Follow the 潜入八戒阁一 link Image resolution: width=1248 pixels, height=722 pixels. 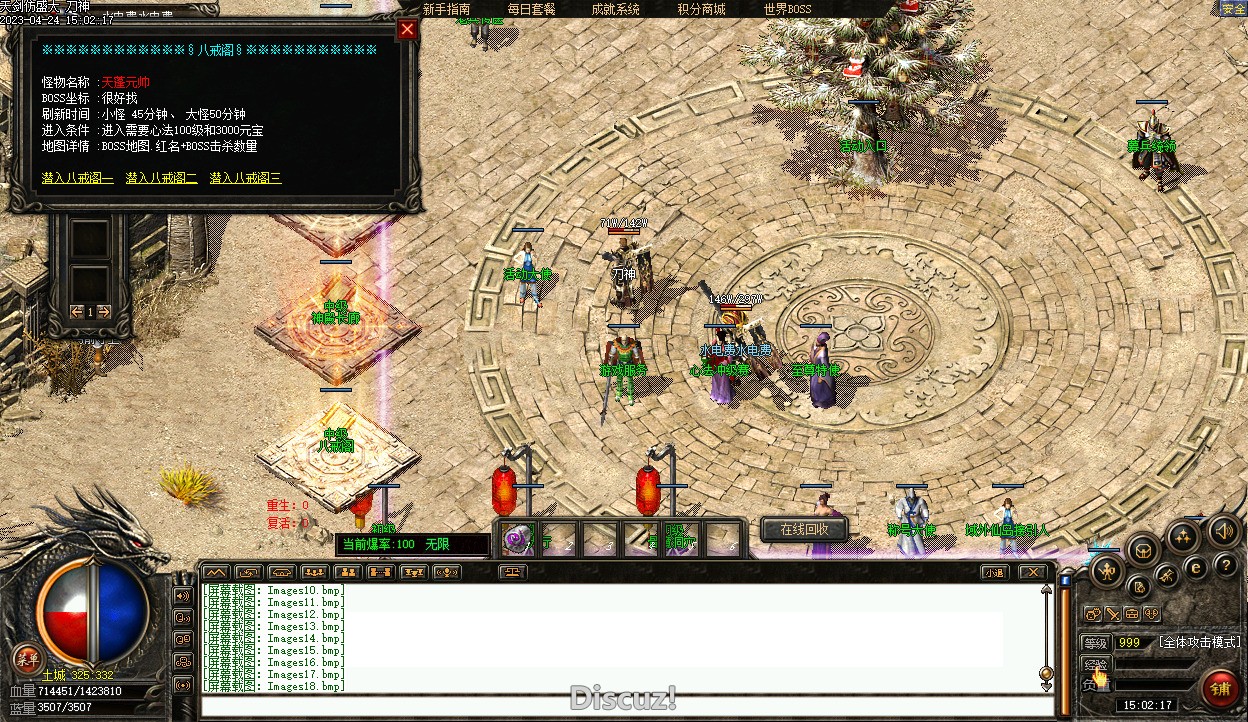click(x=78, y=178)
